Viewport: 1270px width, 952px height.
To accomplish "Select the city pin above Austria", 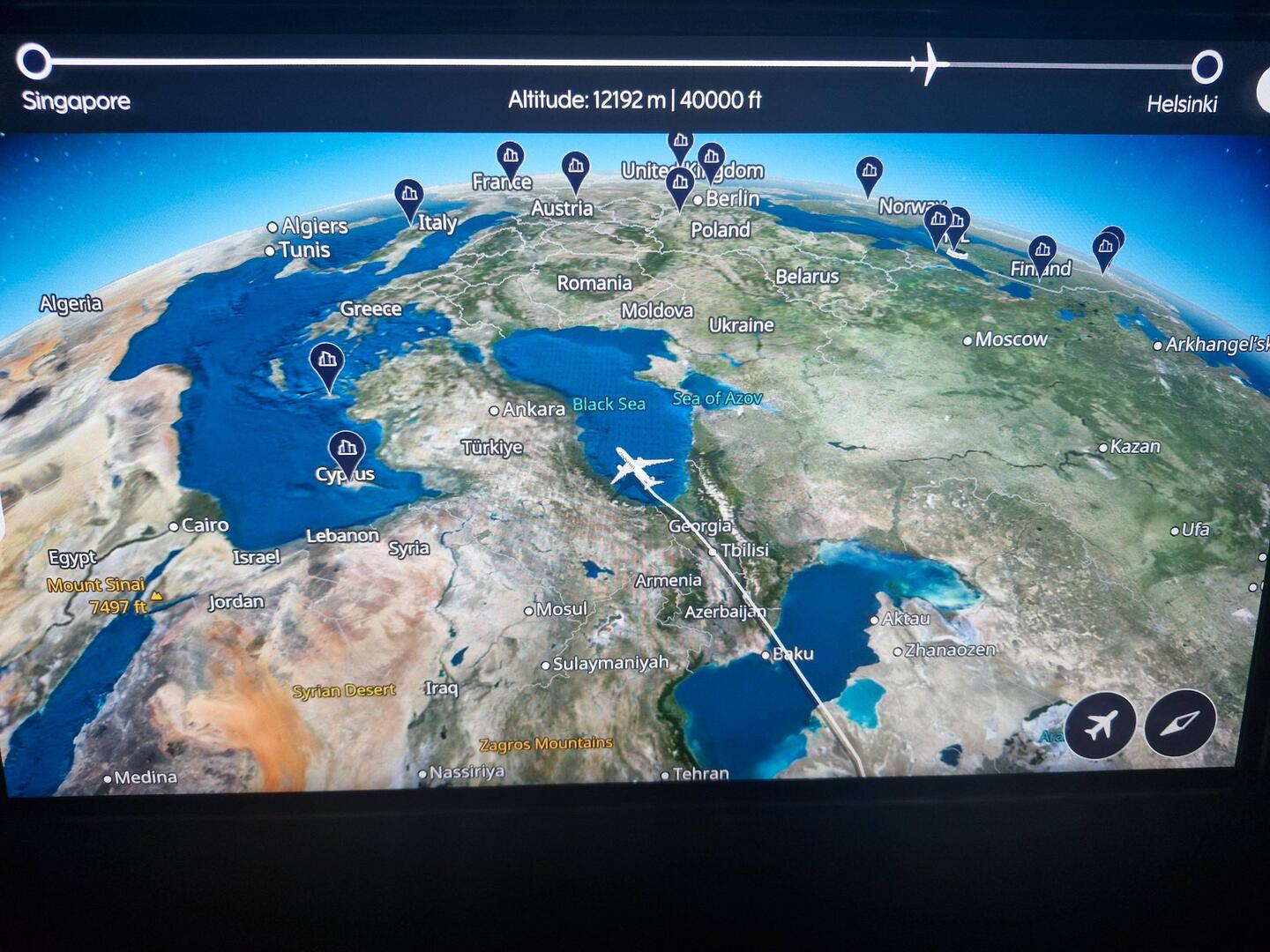I will 575,167.
